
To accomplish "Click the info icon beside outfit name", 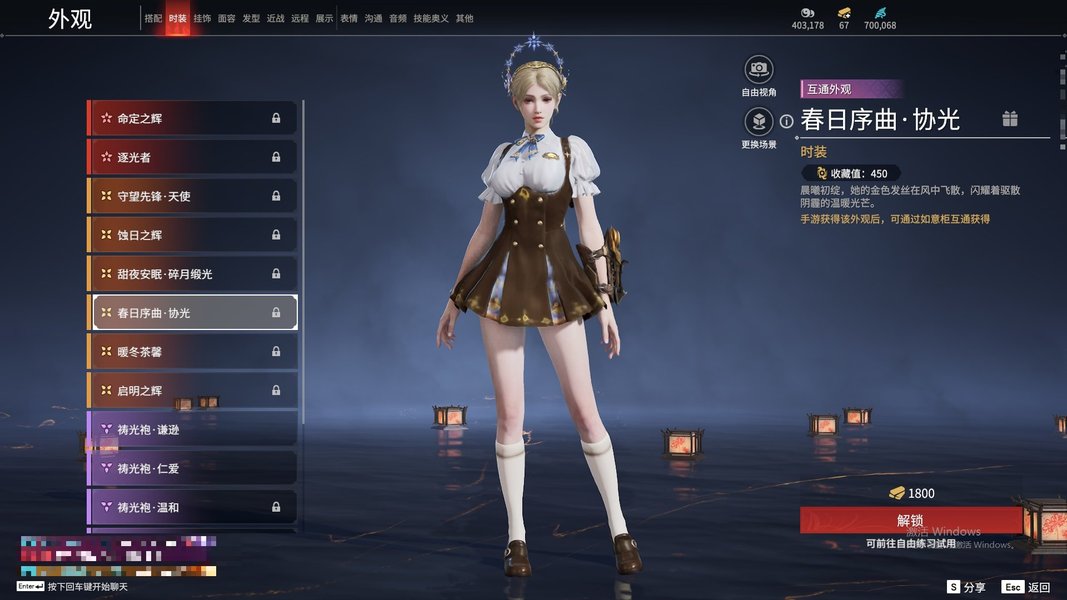I will [787, 121].
